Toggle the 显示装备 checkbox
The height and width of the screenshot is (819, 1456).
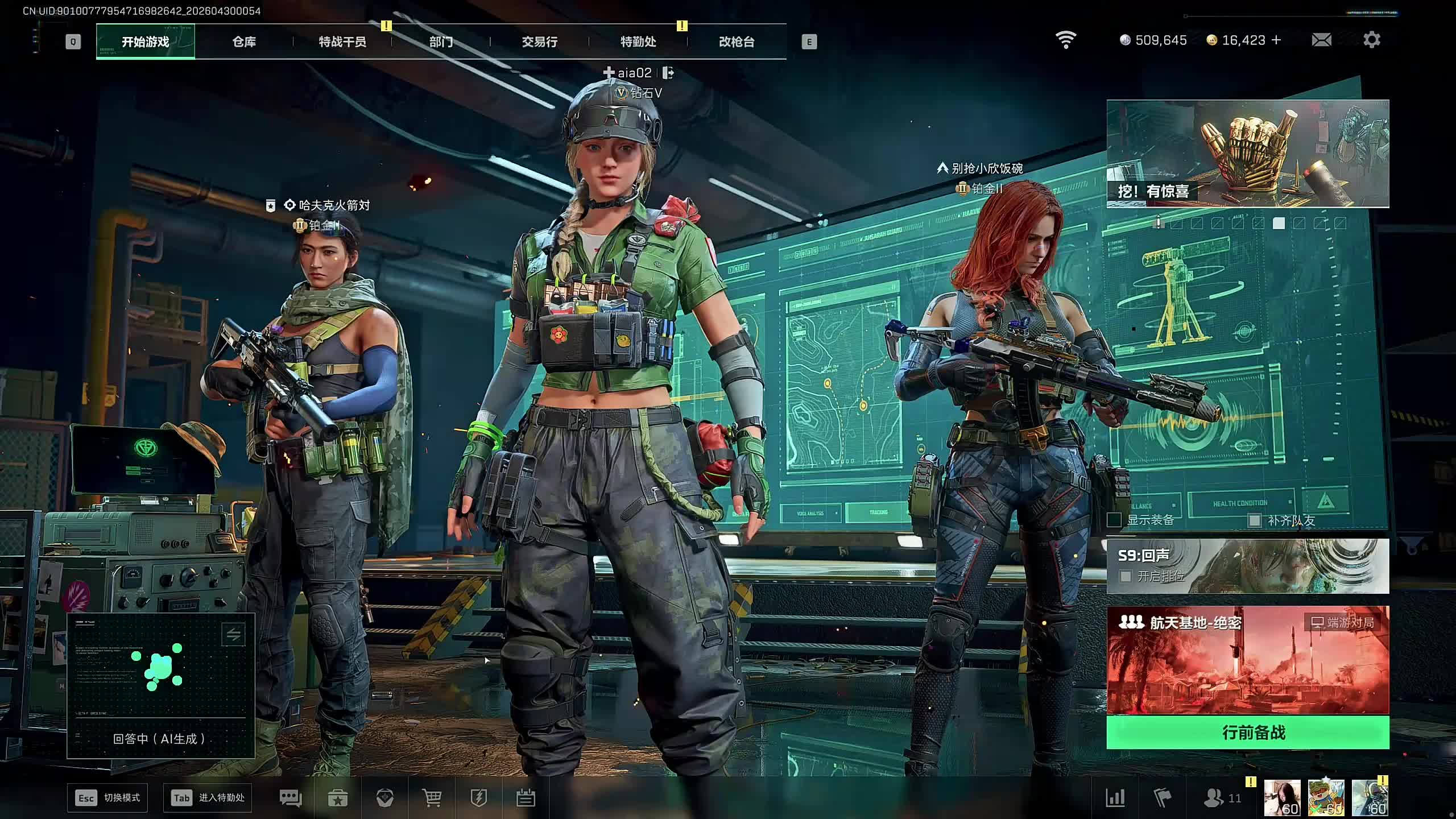click(x=1115, y=520)
